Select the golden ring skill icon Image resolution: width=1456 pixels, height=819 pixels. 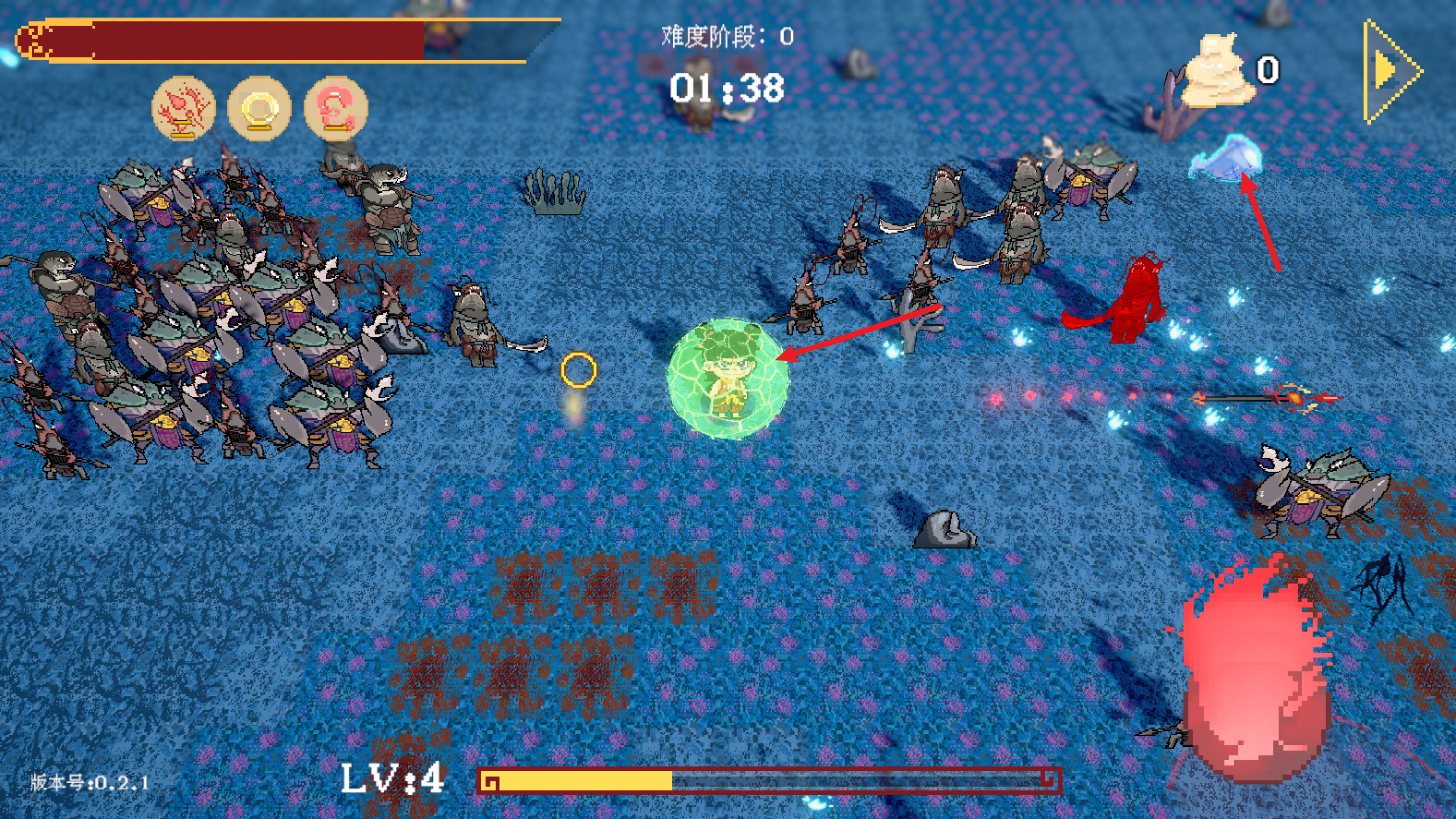(x=260, y=108)
